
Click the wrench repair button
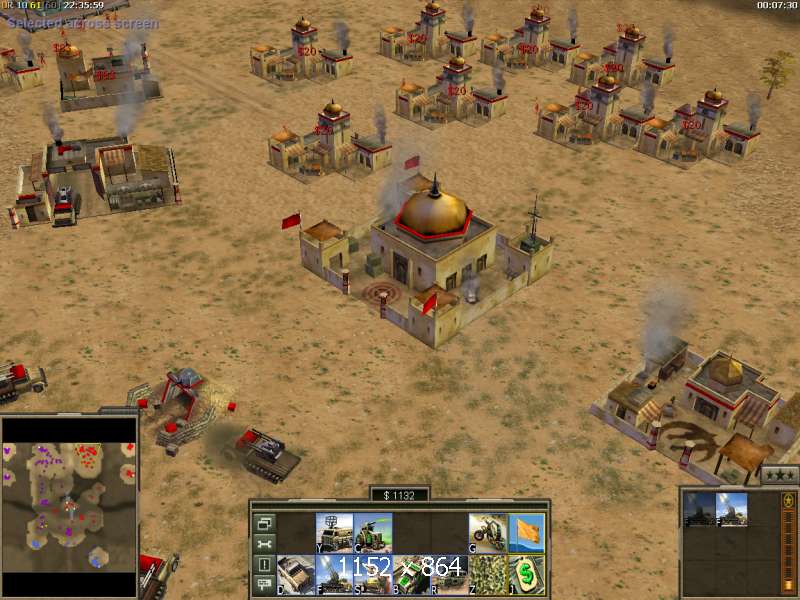pyautogui.click(x=263, y=543)
